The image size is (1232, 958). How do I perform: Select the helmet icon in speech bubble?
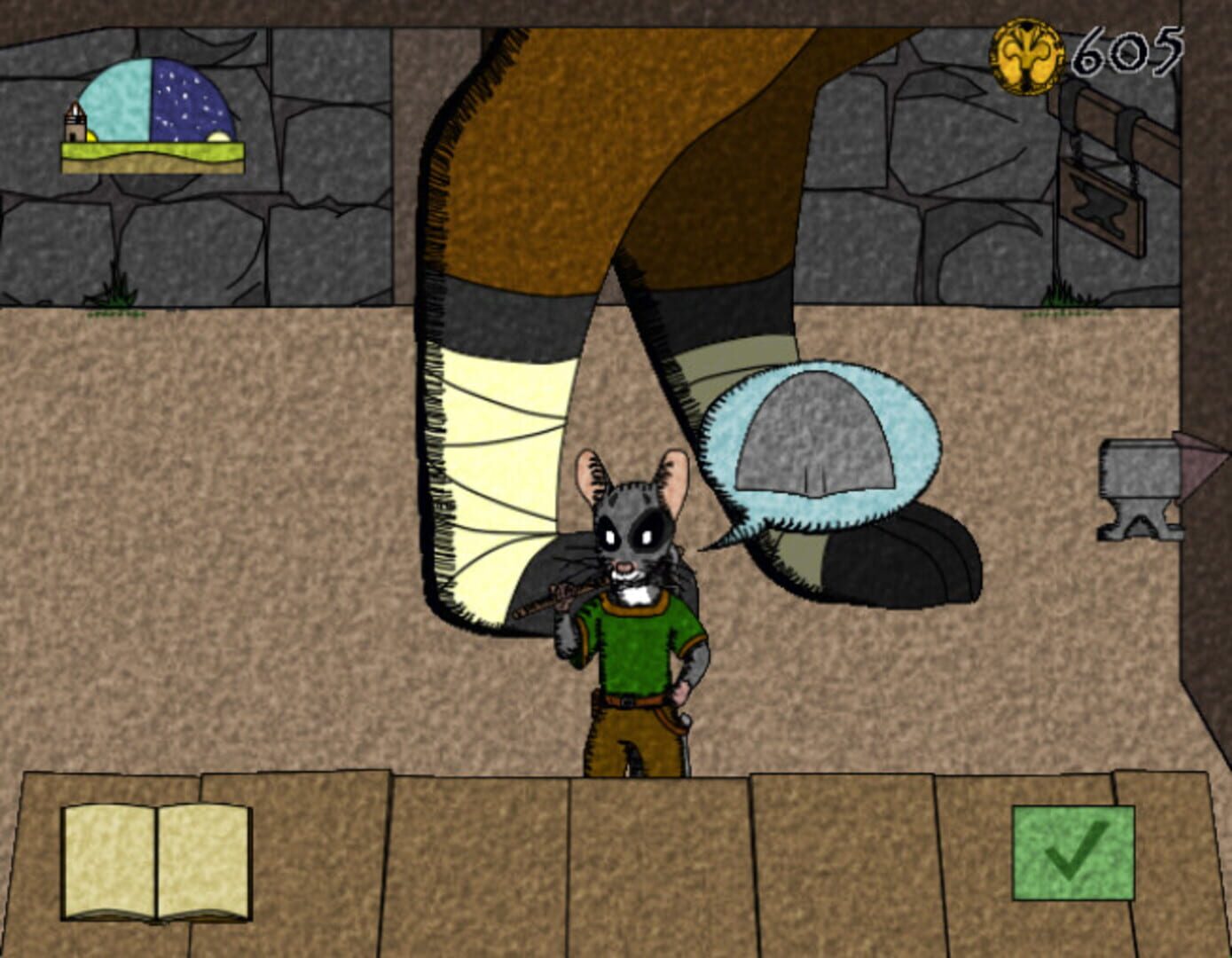813,435
